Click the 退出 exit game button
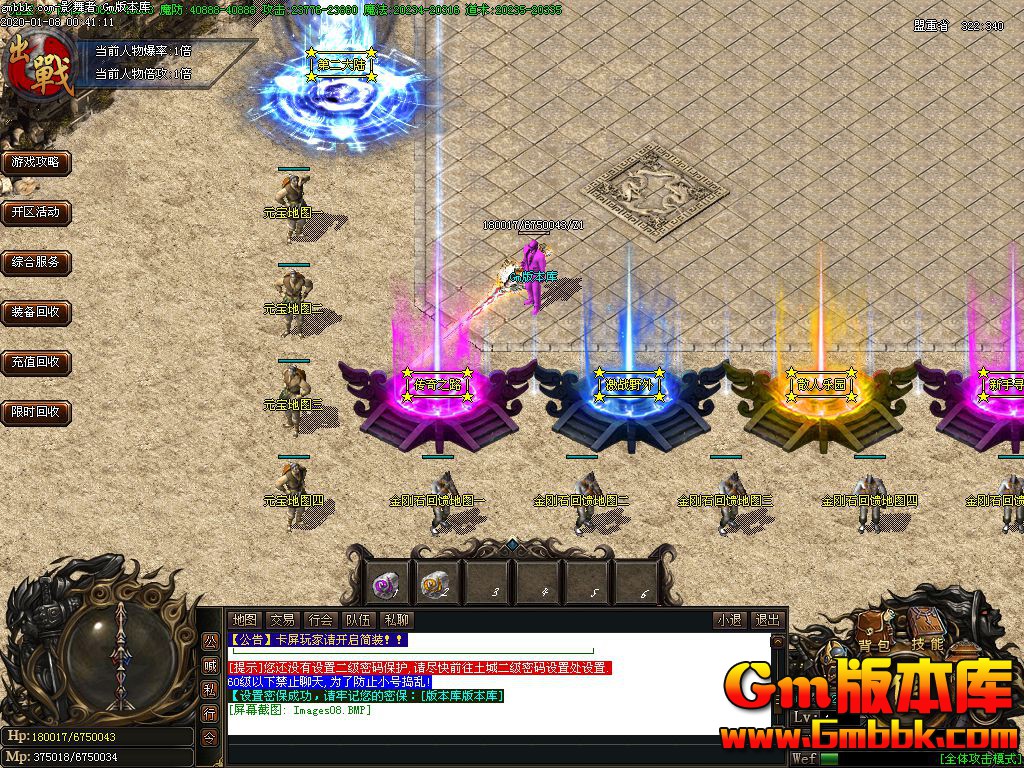The height and width of the screenshot is (768, 1024). click(x=767, y=620)
